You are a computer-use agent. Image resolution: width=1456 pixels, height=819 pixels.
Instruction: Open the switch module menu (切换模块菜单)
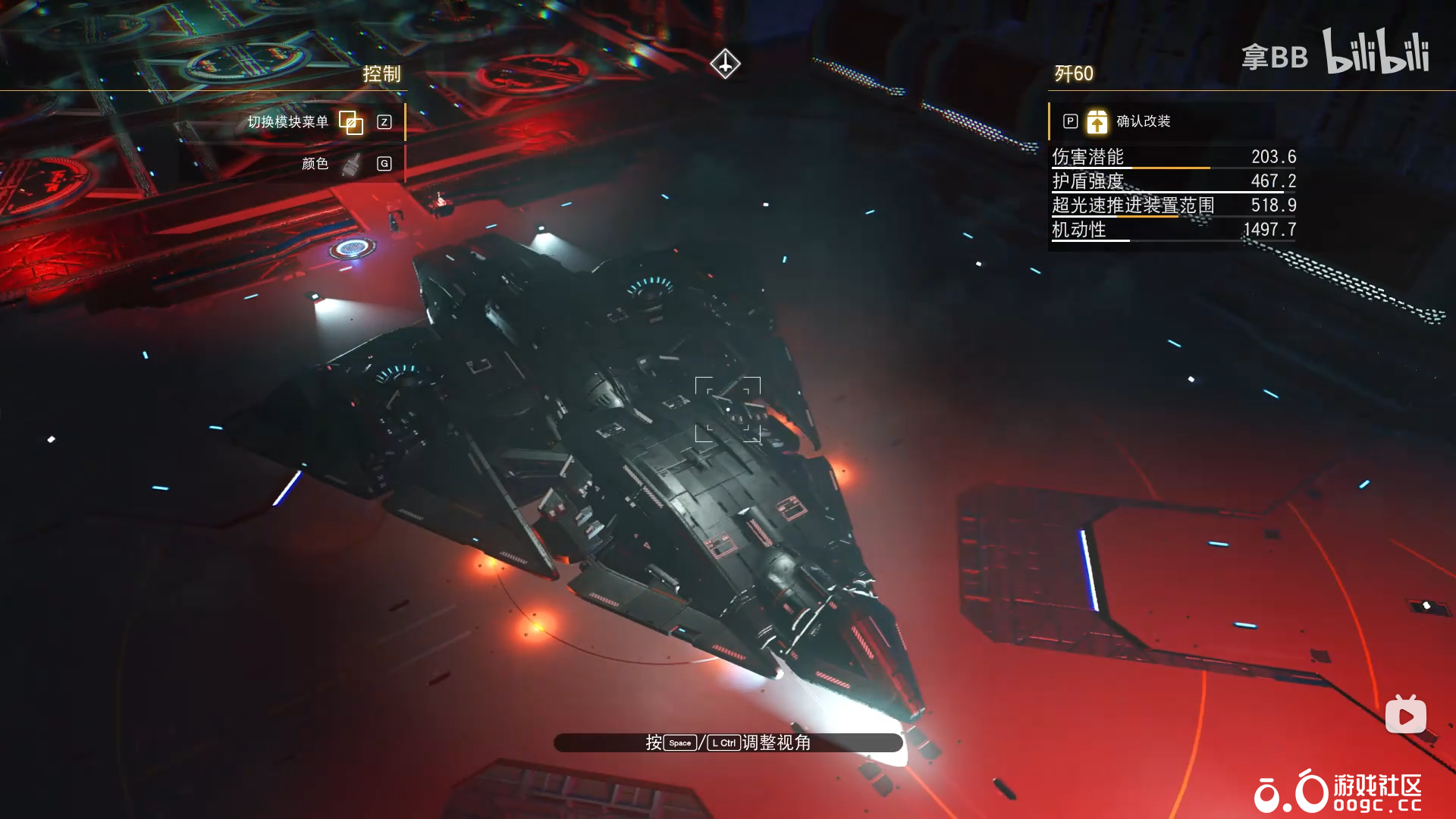coord(289,122)
